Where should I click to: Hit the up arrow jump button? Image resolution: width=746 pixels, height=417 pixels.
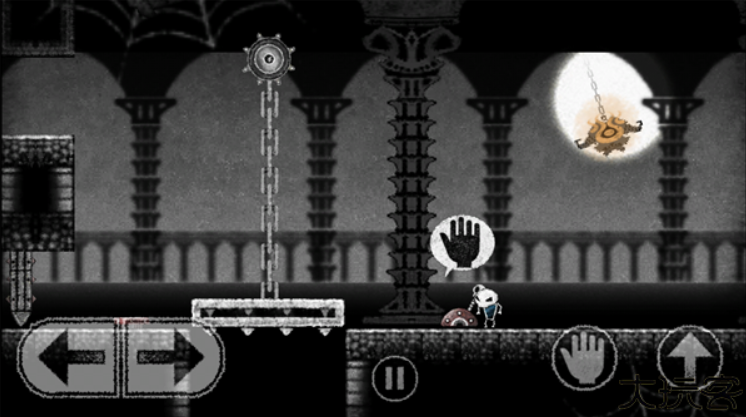688,358
